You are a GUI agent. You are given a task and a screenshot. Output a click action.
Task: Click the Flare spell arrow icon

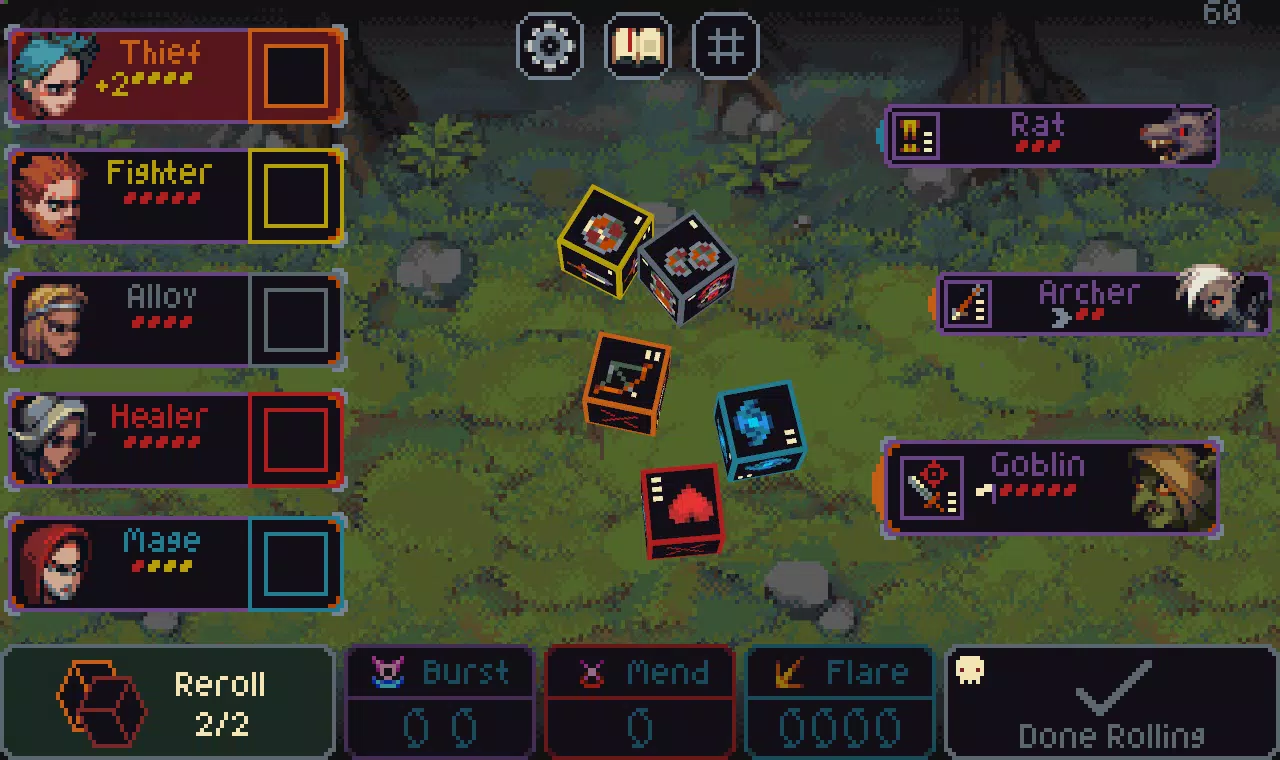[x=788, y=672]
